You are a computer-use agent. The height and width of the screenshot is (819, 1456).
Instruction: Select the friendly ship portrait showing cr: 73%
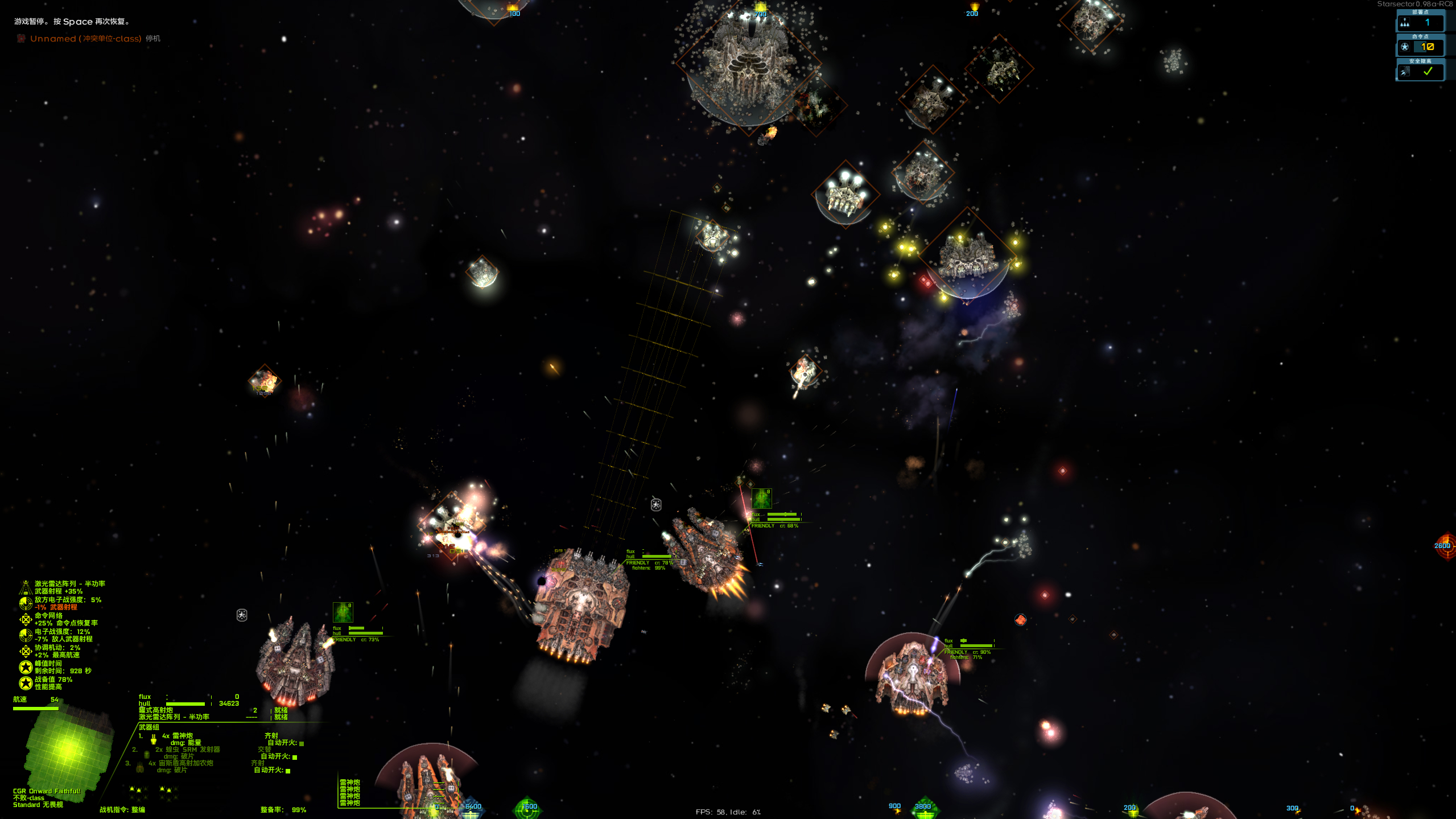[x=343, y=612]
